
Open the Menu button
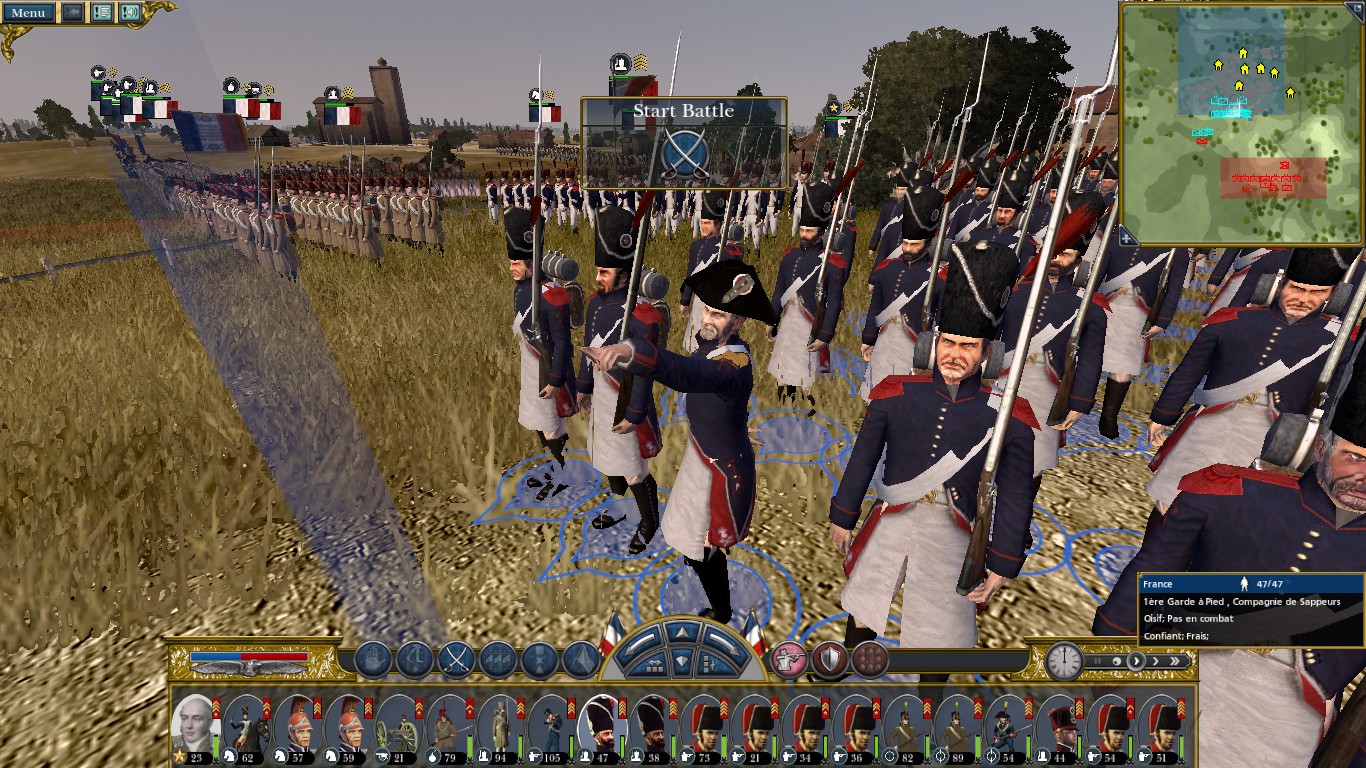[28, 13]
